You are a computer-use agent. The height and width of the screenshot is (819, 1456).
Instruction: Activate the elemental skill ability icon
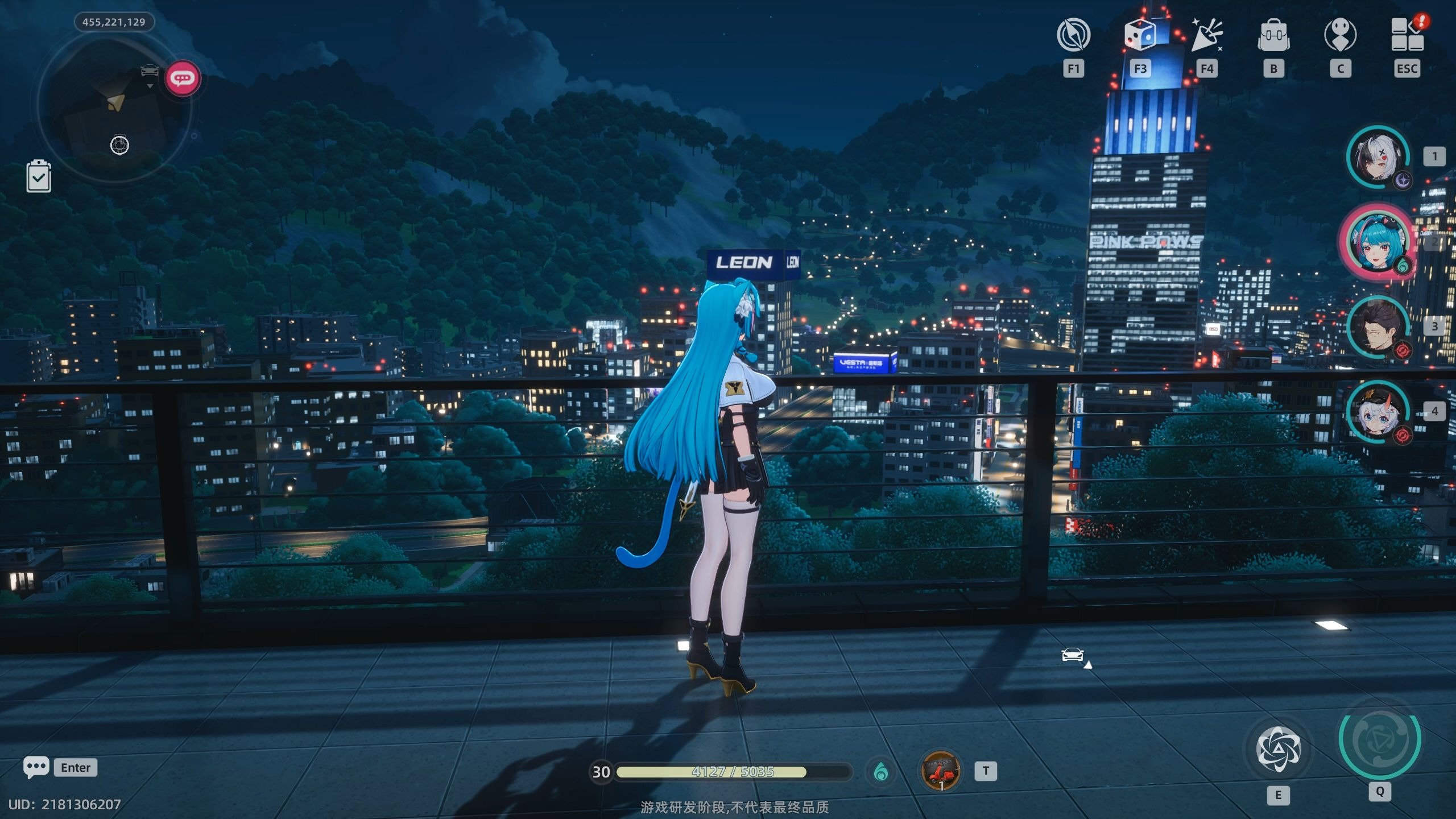tap(1278, 749)
